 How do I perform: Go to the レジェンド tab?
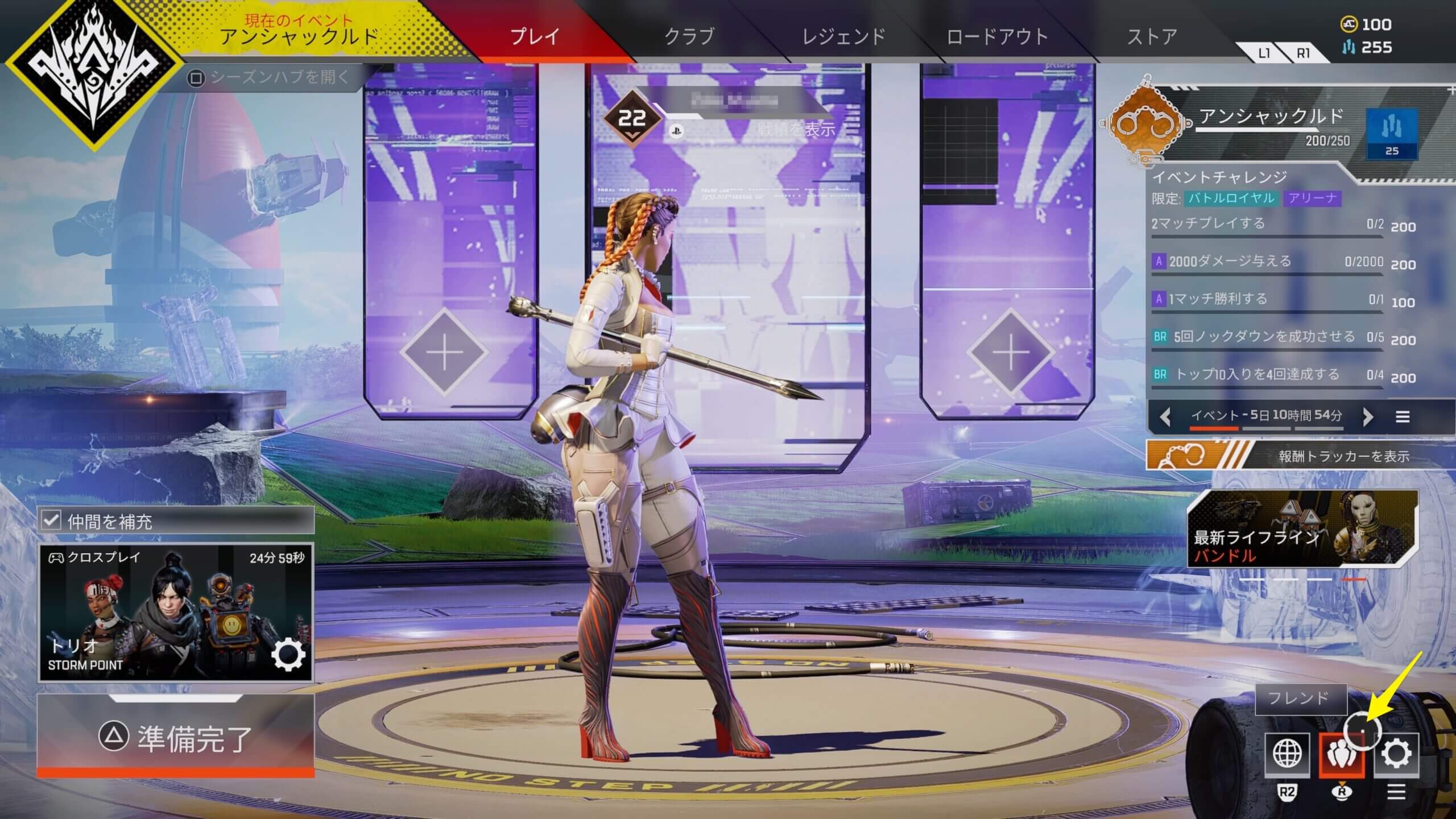tap(843, 37)
